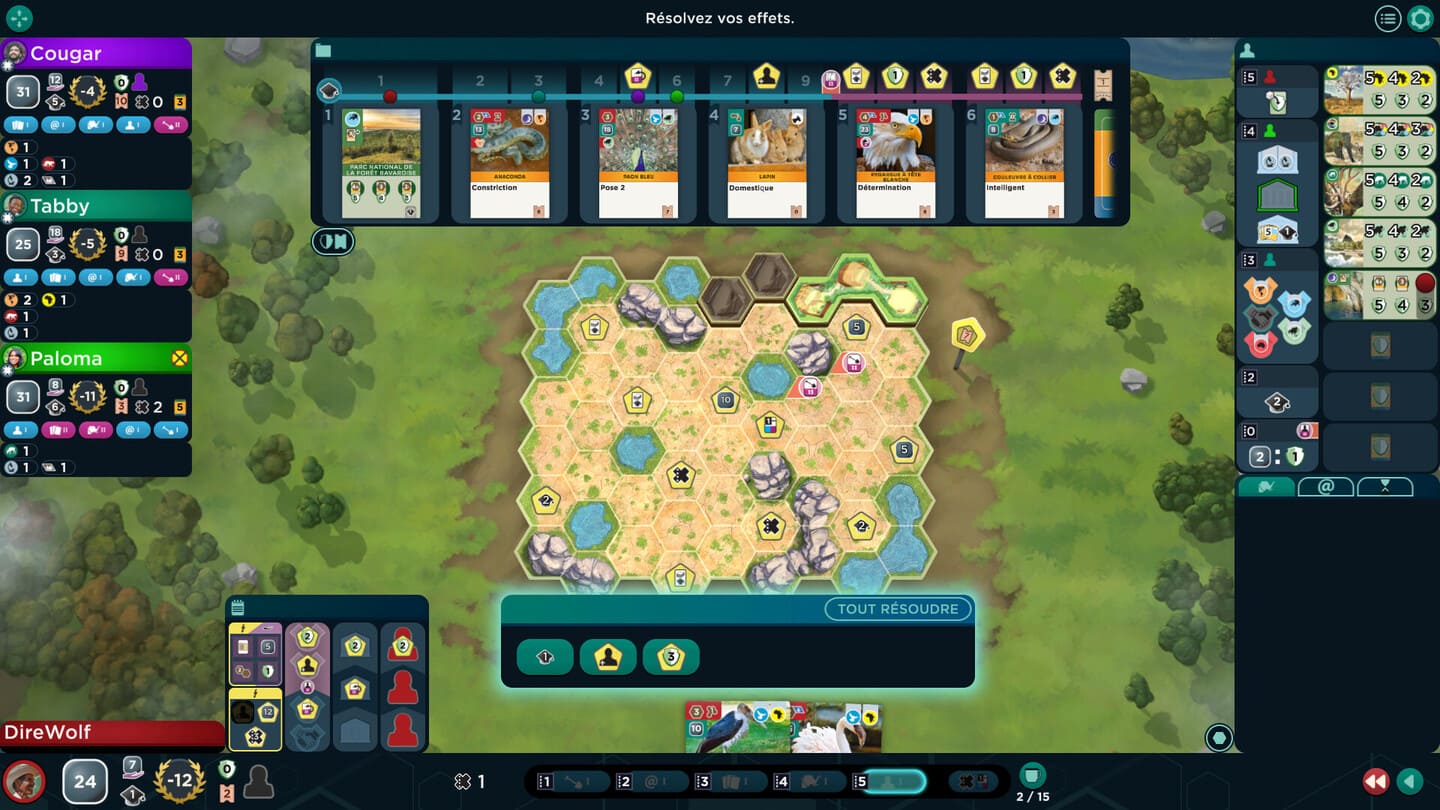This screenshot has height=810, width=1440.
Task: Open Paloma's player panel
Action: coord(96,358)
